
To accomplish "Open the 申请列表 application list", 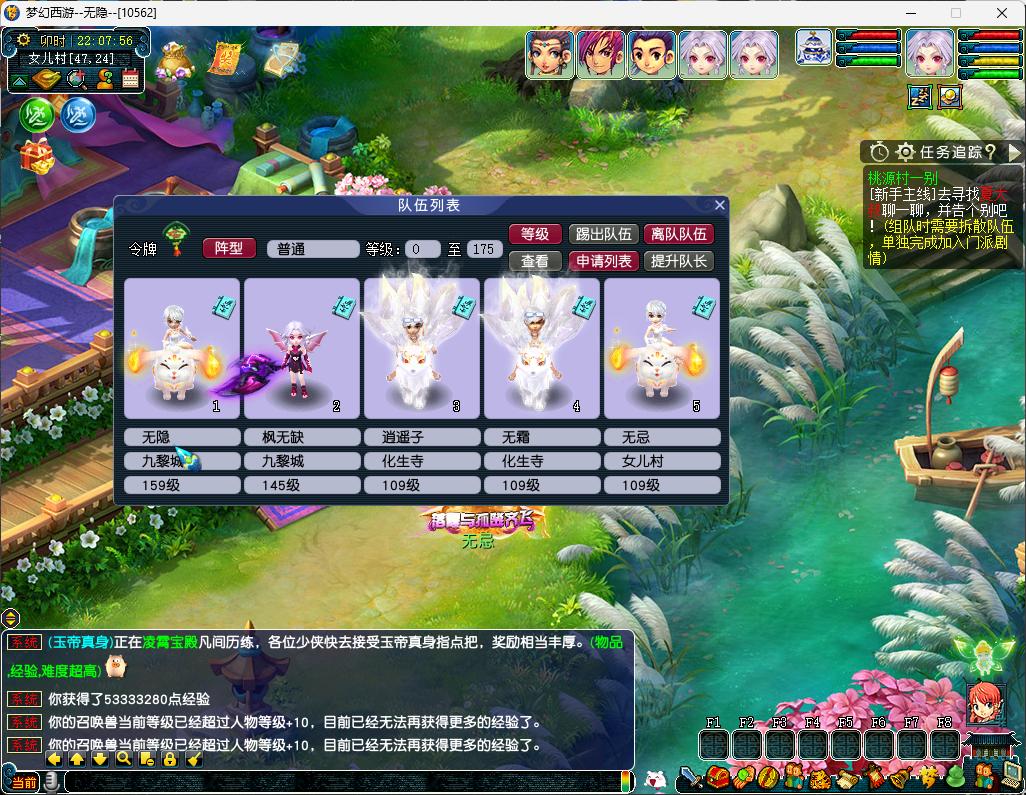I will 603,261.
